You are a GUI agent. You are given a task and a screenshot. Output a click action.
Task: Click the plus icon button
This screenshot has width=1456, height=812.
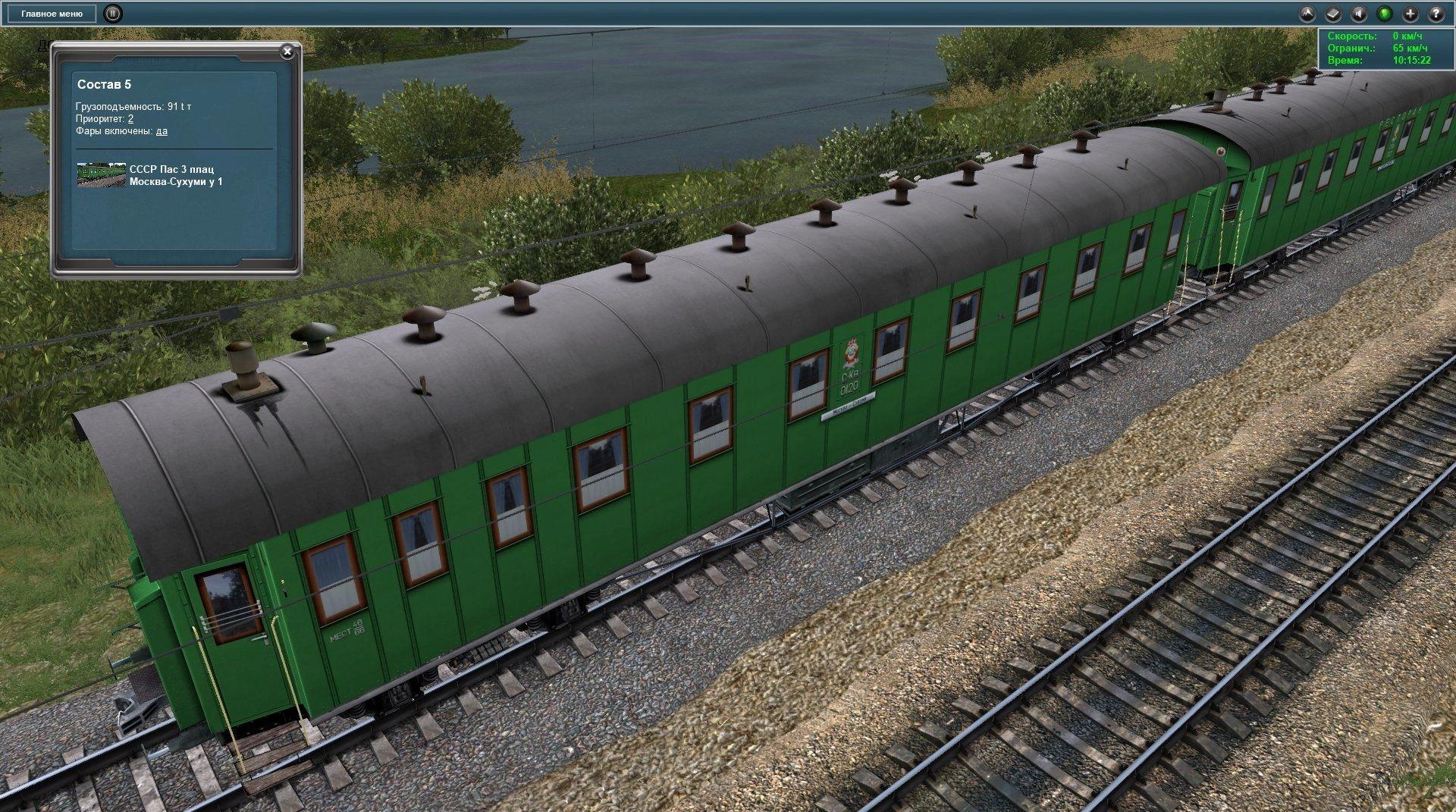pyautogui.click(x=1410, y=14)
